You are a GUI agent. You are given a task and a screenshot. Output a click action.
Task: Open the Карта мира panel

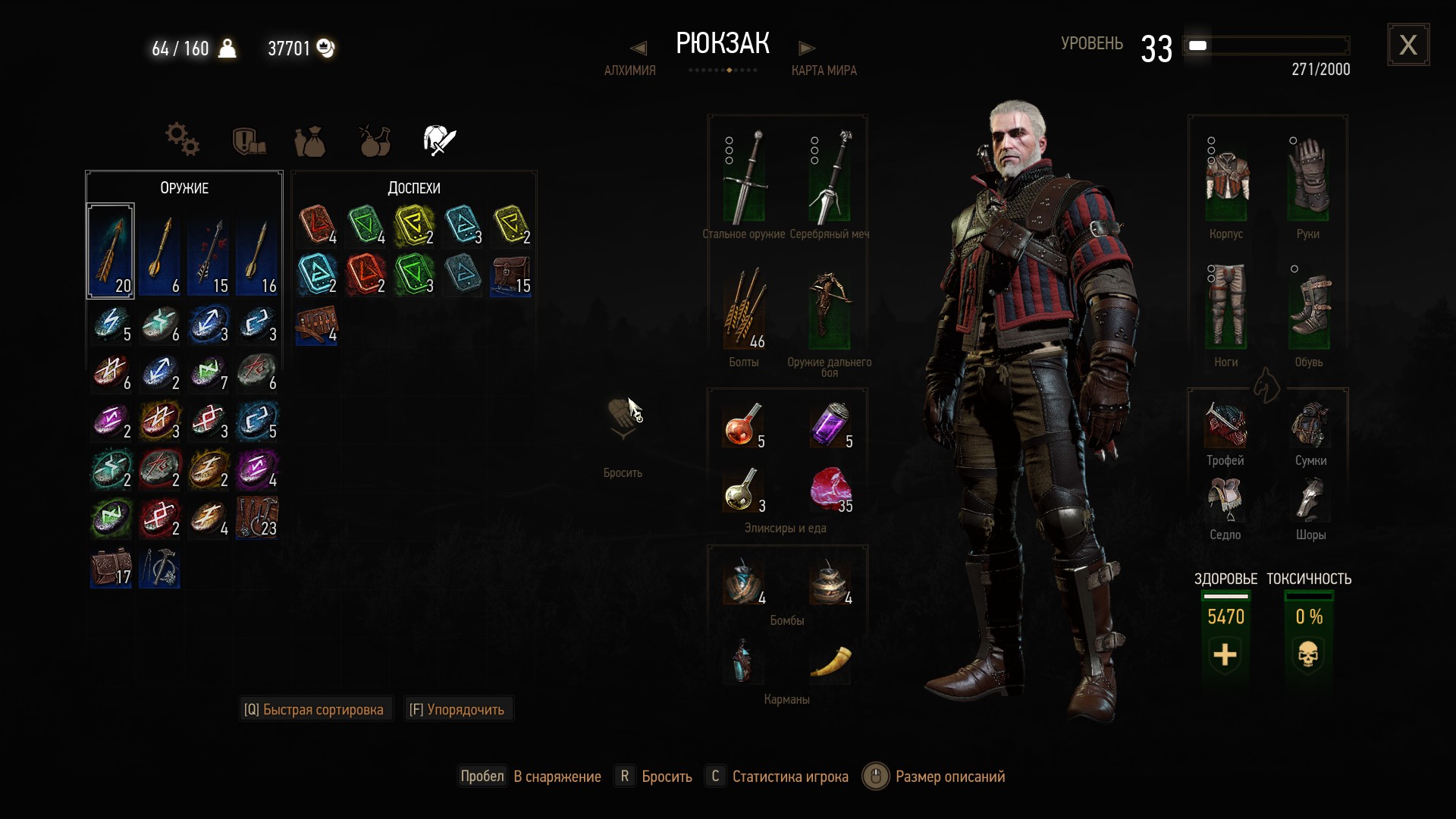(x=824, y=71)
